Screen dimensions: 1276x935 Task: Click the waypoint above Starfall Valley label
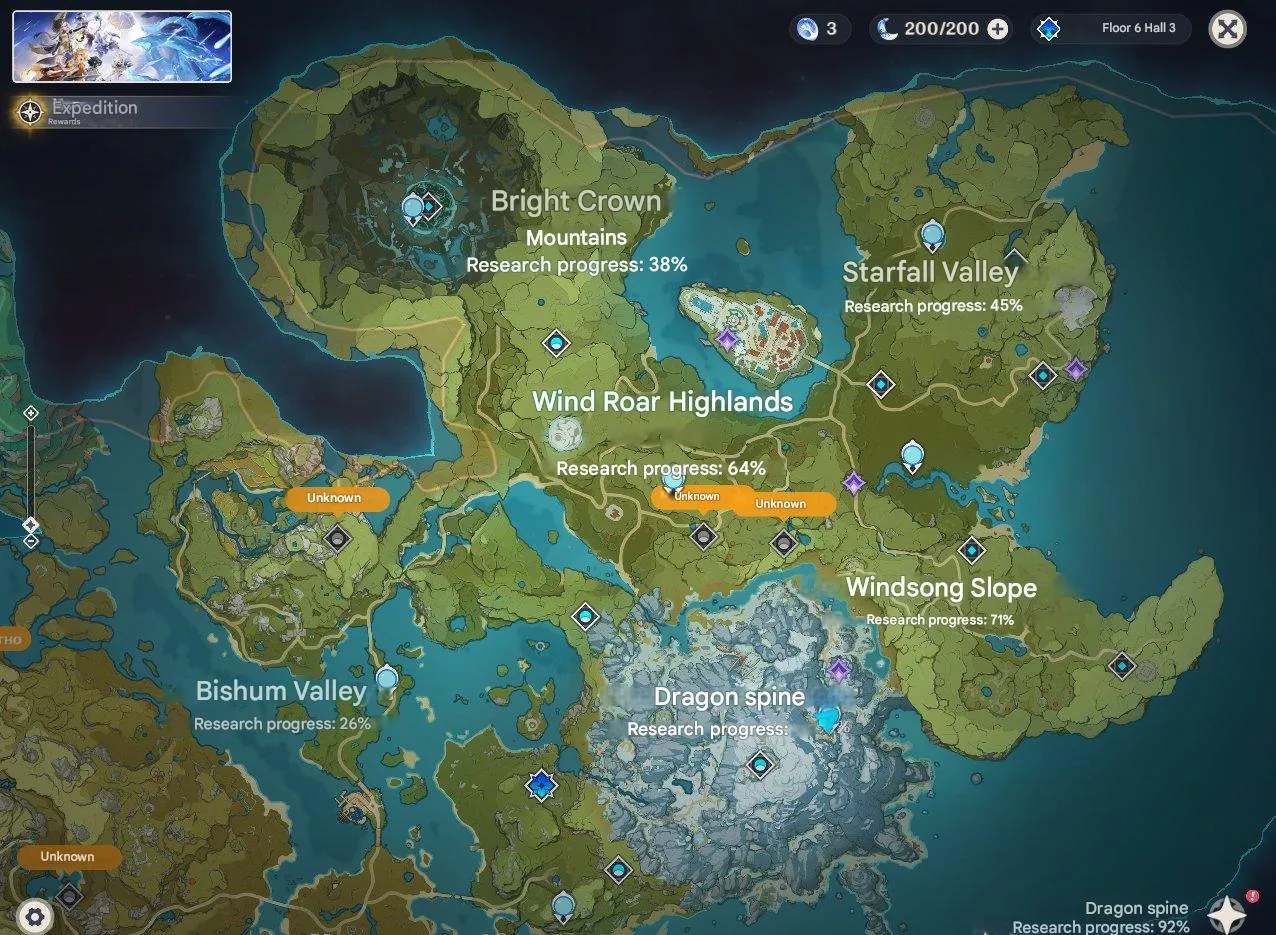coord(932,236)
